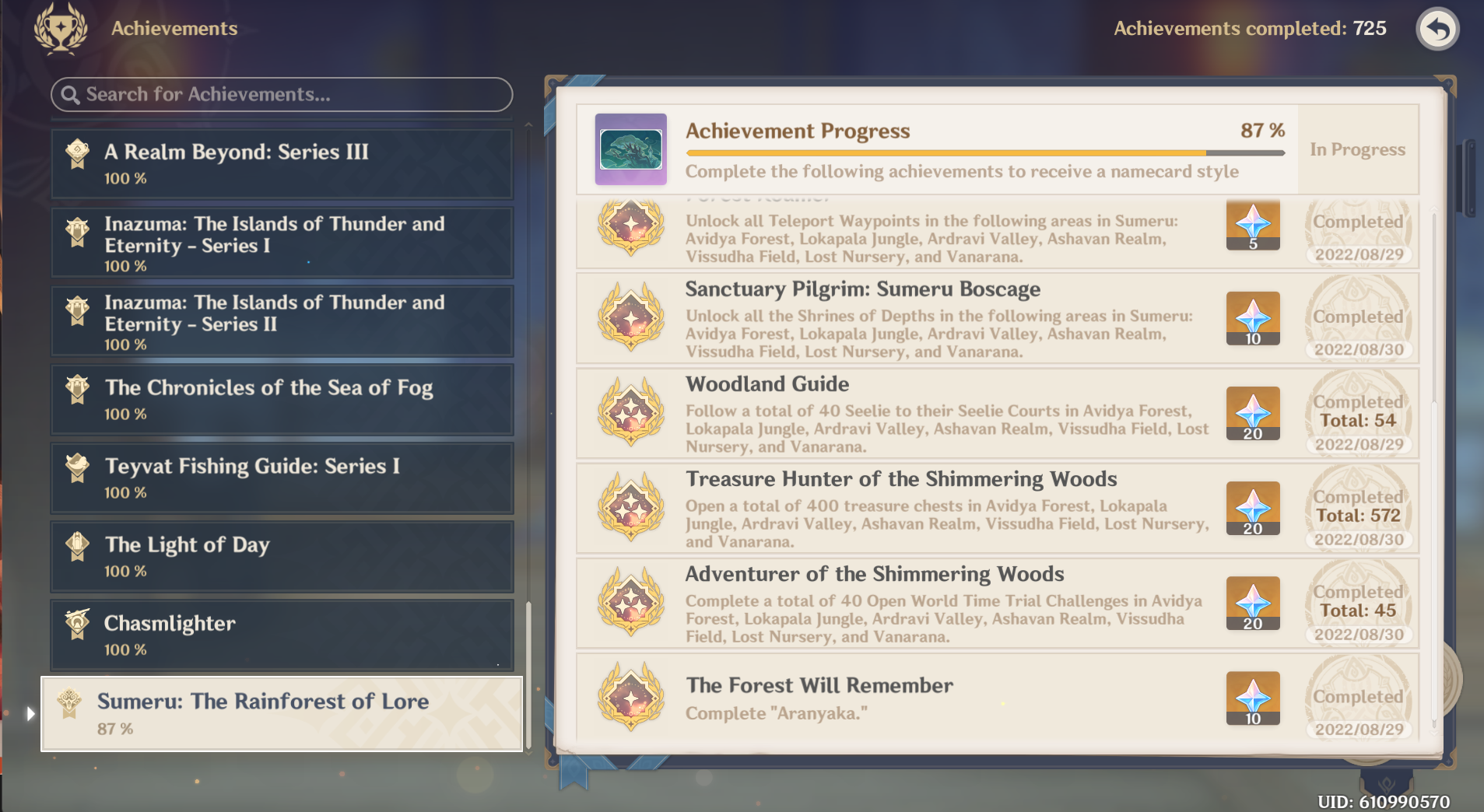Click the Woodland Guide primogem reward icon
Screen dimensions: 1484x812
pos(1251,414)
